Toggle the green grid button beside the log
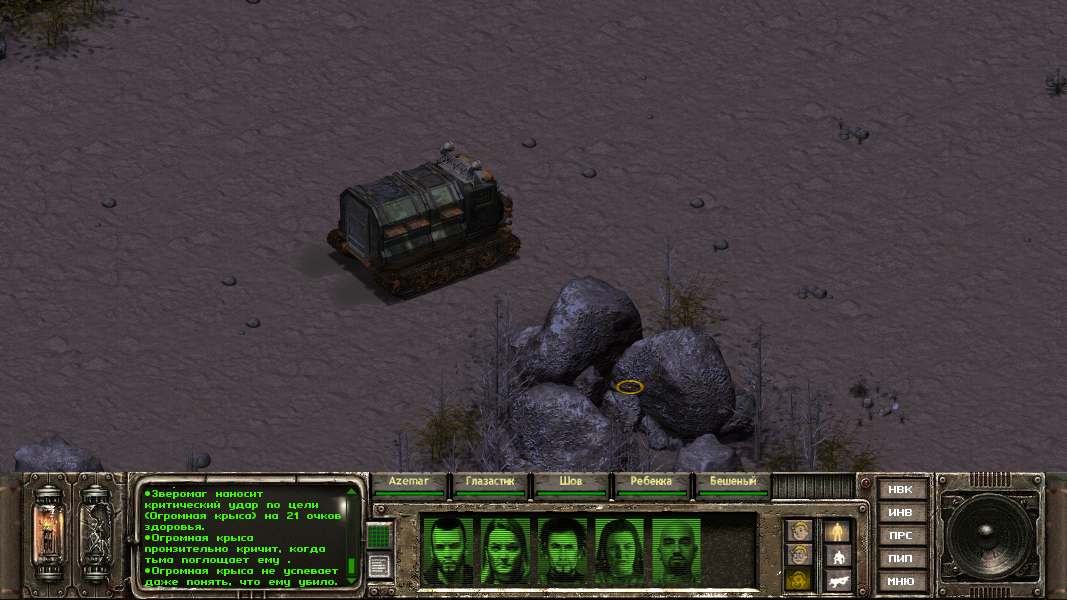This screenshot has height=600, width=1067. coord(378,537)
